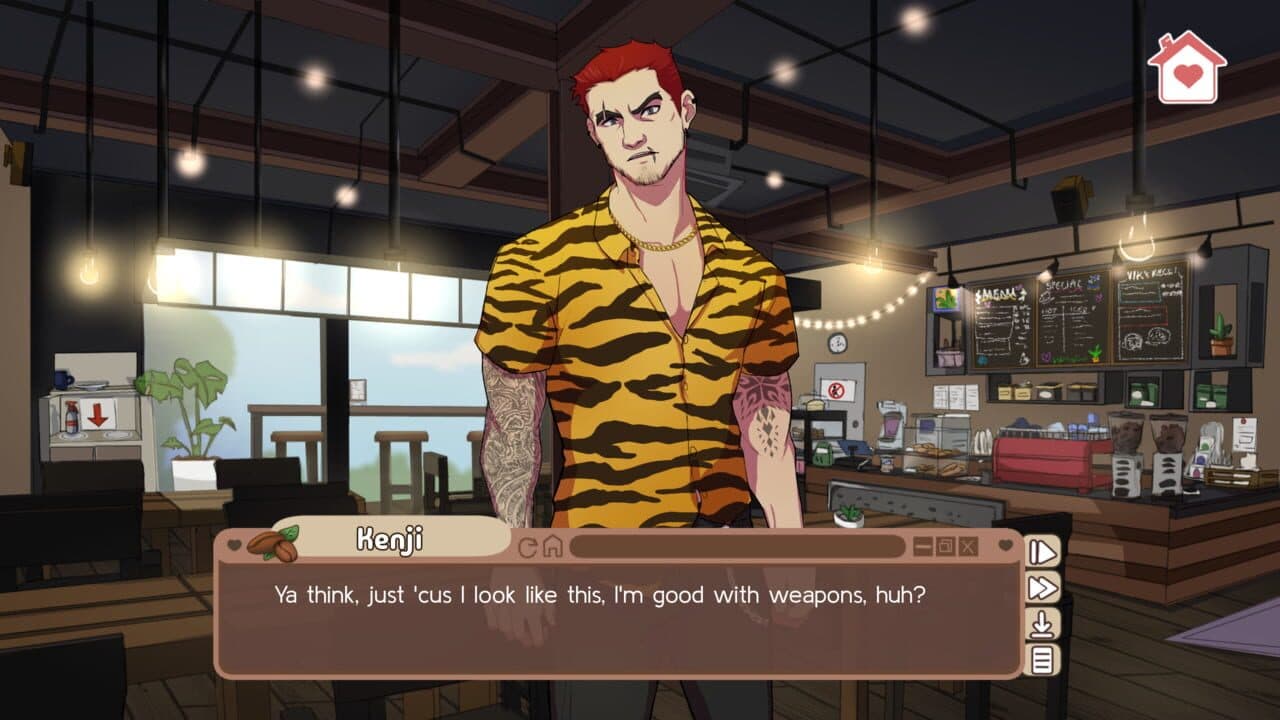This screenshot has width=1280, height=720.
Task: Minimize the textbox using the minus toggle
Action: point(922,546)
